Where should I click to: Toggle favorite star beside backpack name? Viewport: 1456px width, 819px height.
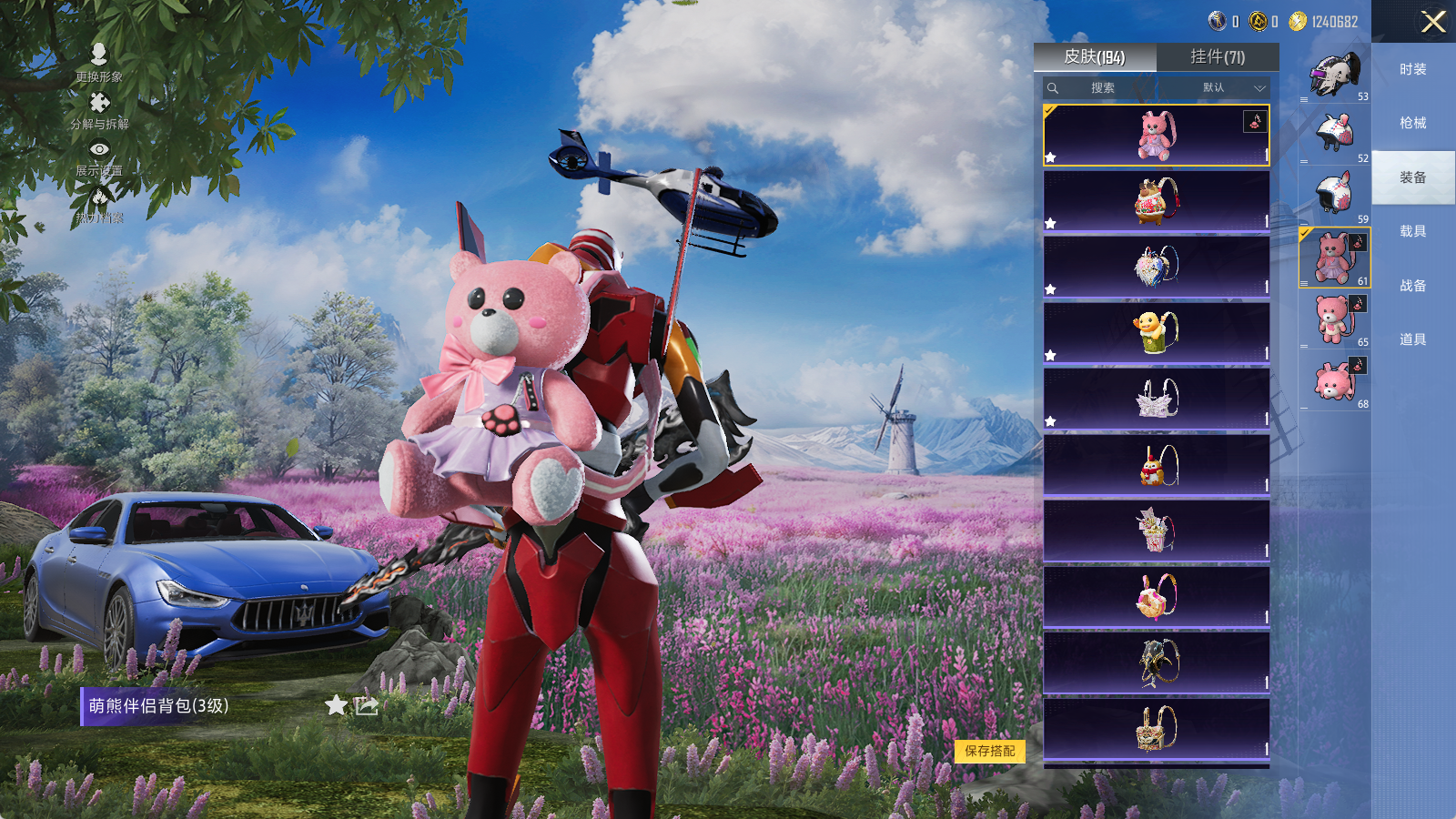[x=336, y=705]
